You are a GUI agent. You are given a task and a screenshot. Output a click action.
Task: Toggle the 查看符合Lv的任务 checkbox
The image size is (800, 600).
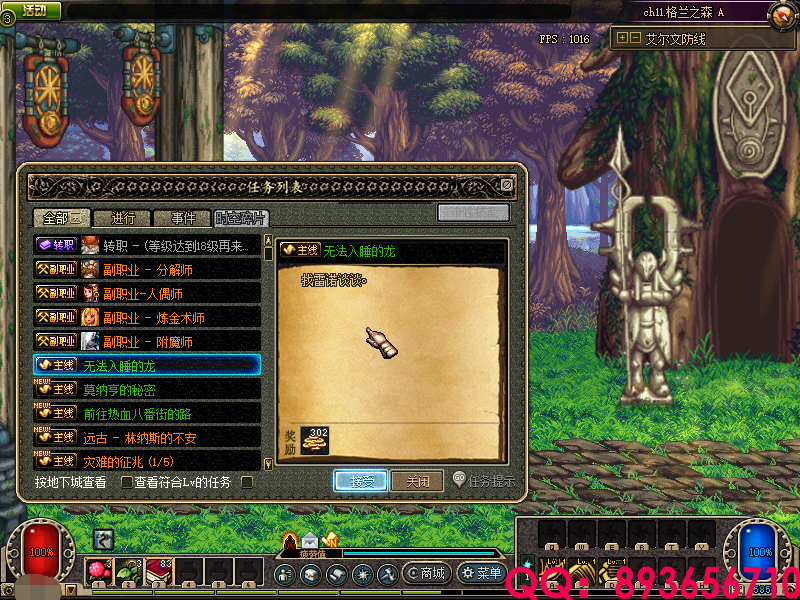(x=127, y=482)
